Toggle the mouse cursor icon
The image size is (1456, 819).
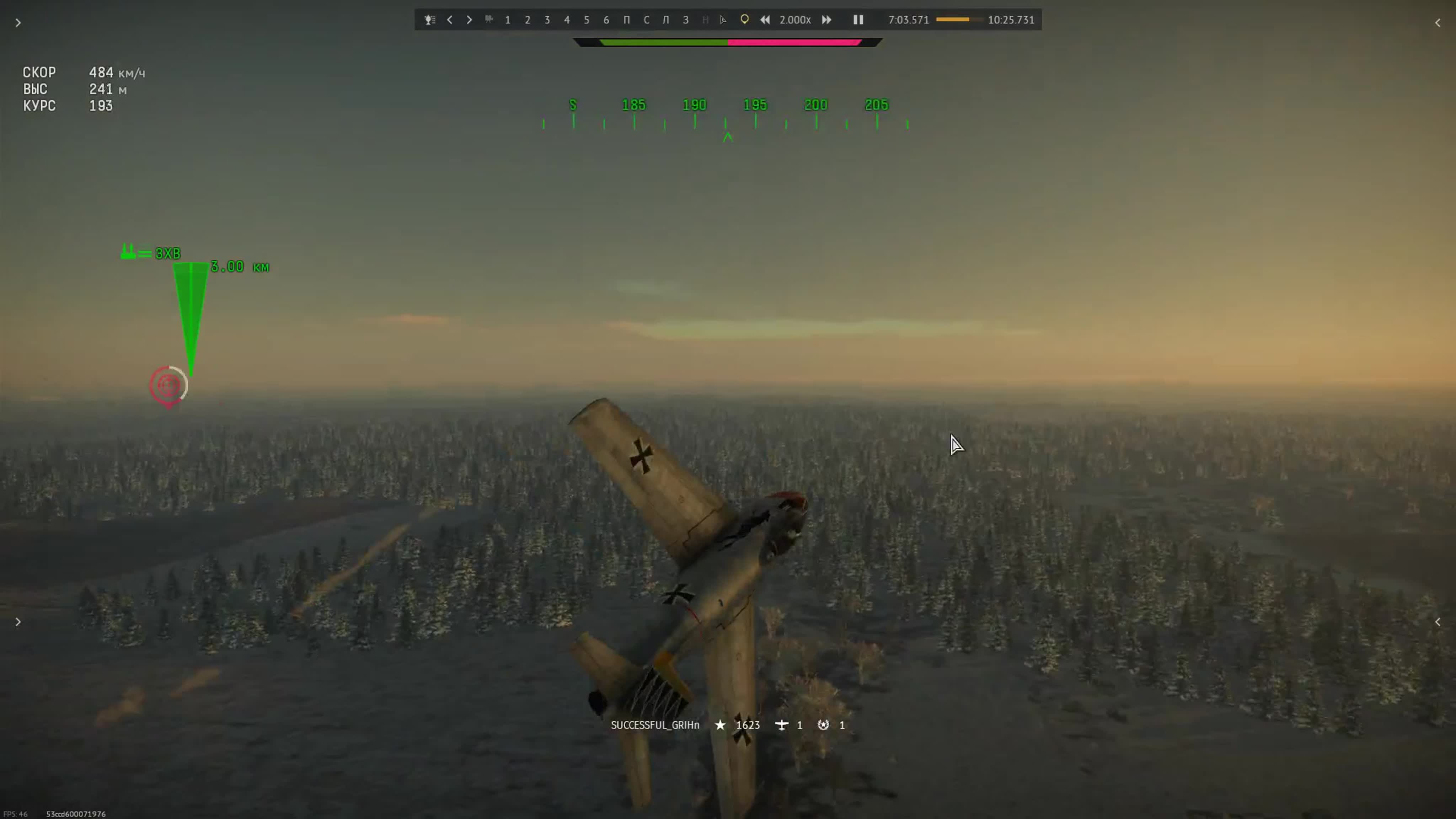coord(723,20)
